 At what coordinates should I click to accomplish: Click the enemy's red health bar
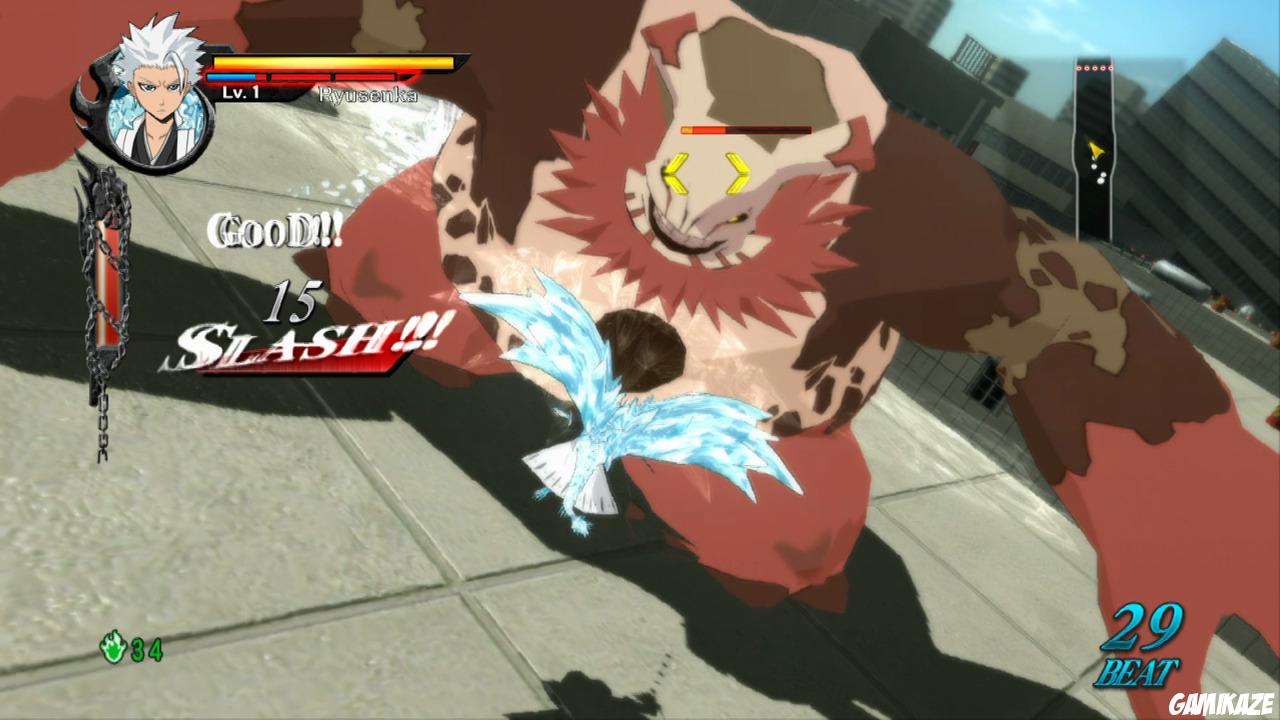(x=745, y=129)
